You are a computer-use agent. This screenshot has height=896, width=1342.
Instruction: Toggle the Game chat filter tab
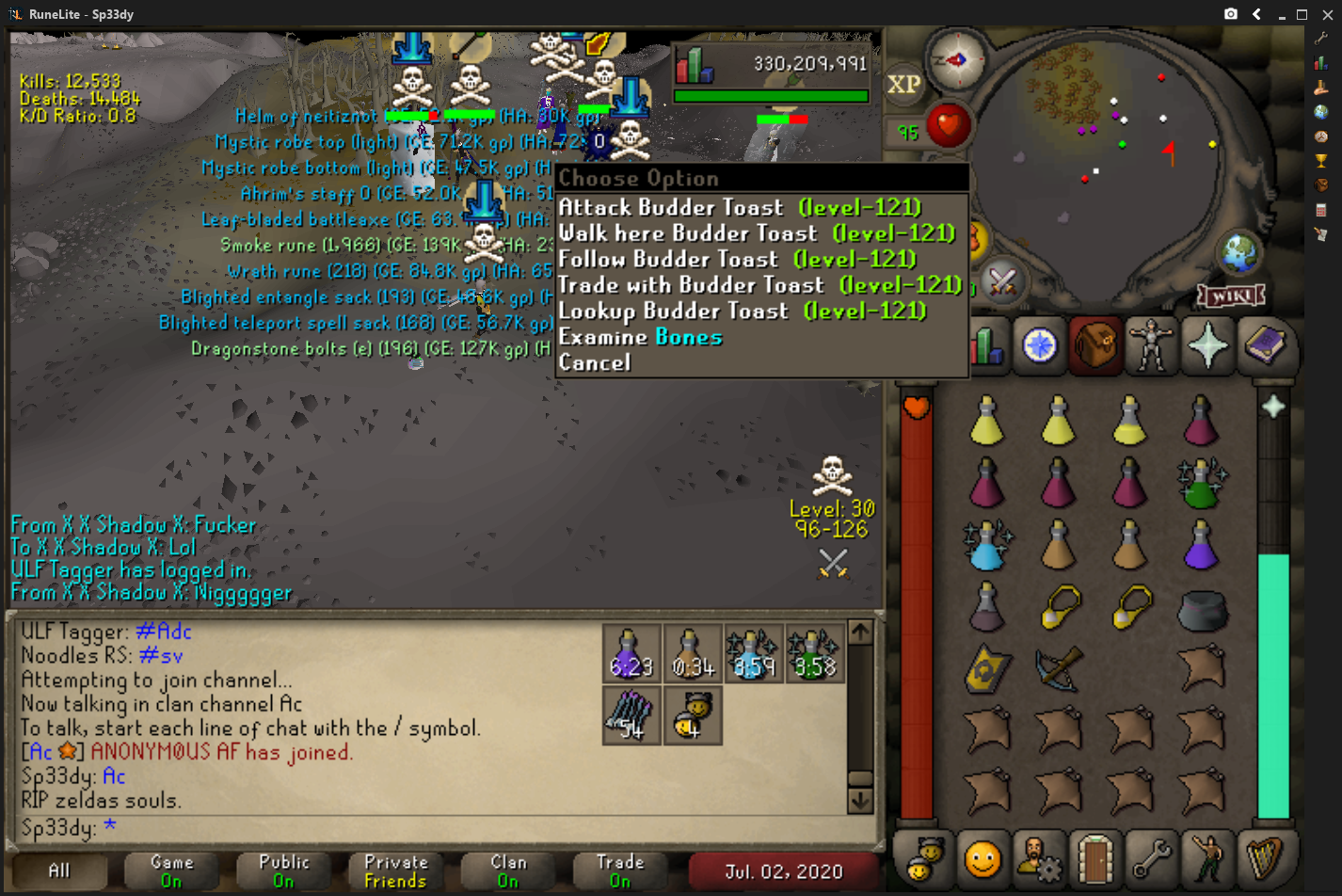(171, 871)
